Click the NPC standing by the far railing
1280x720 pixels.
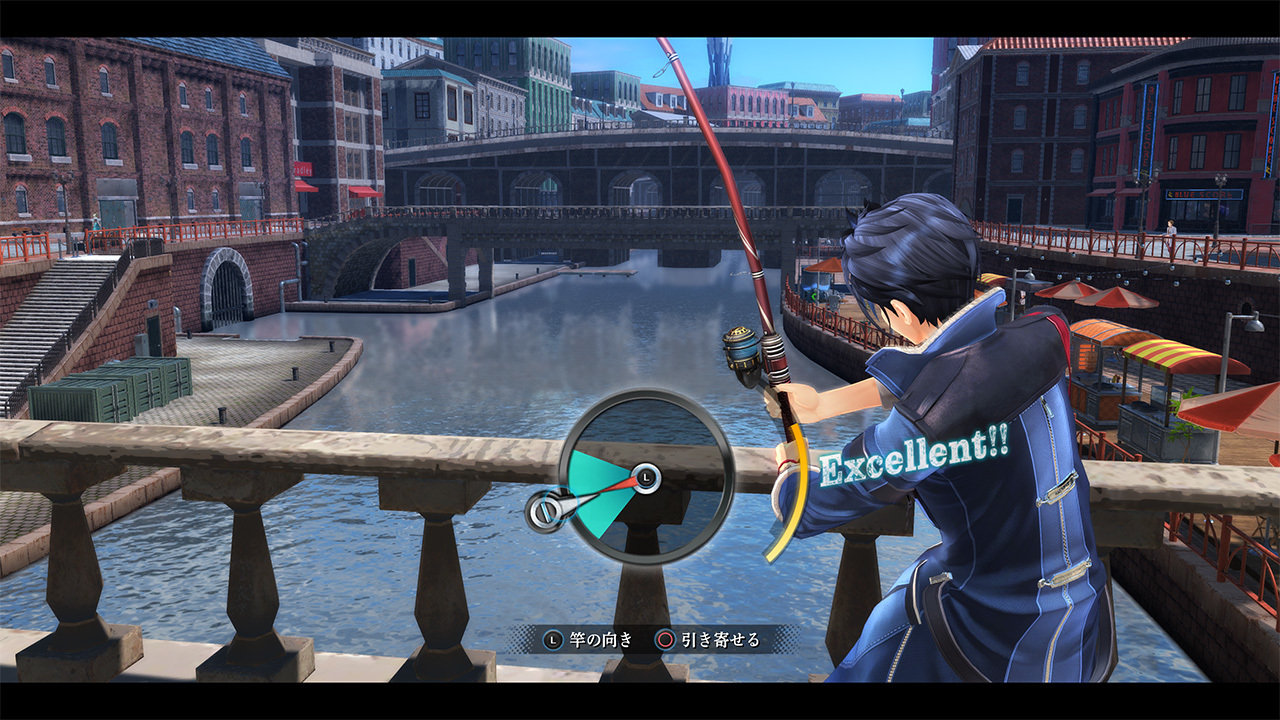coord(1171,228)
